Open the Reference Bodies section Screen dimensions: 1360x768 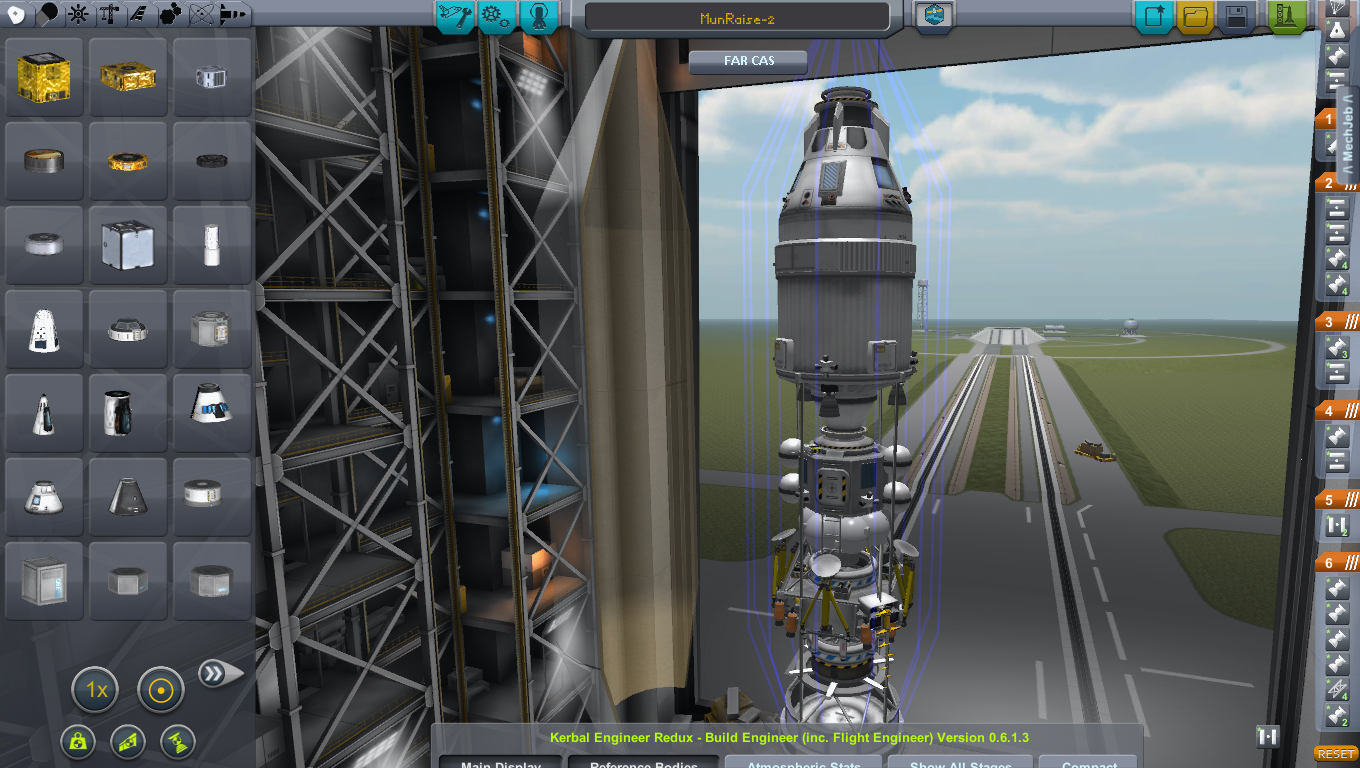point(643,761)
